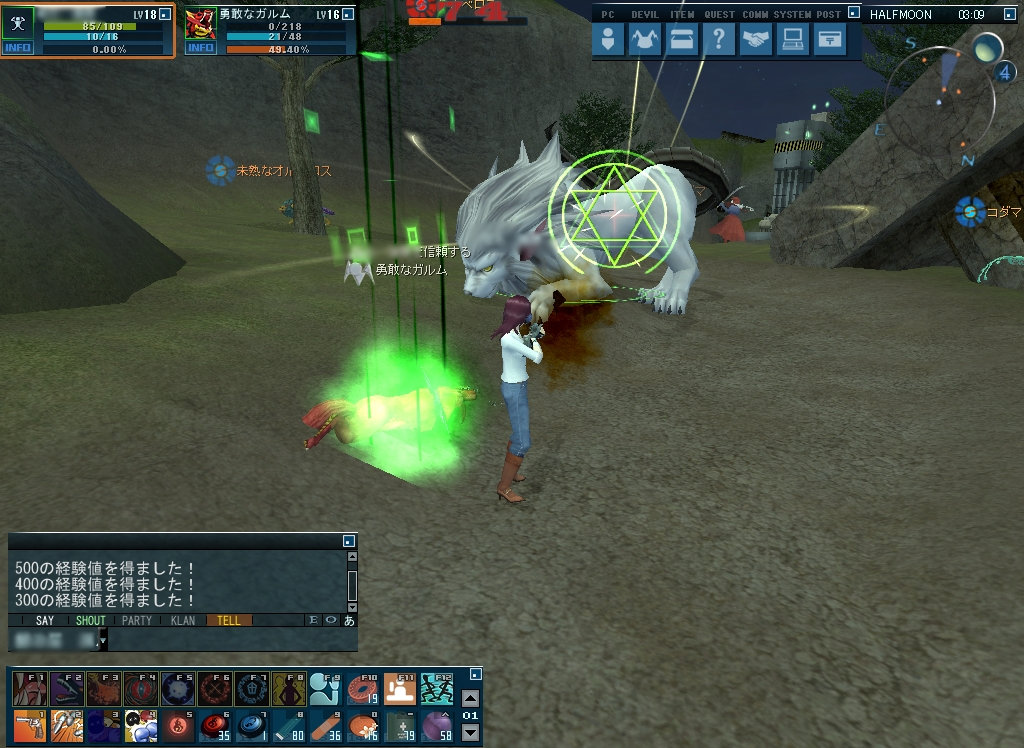Show INFO for the demon 勇敢なガルム
Image resolution: width=1024 pixels, height=748 pixels.
tap(200, 48)
